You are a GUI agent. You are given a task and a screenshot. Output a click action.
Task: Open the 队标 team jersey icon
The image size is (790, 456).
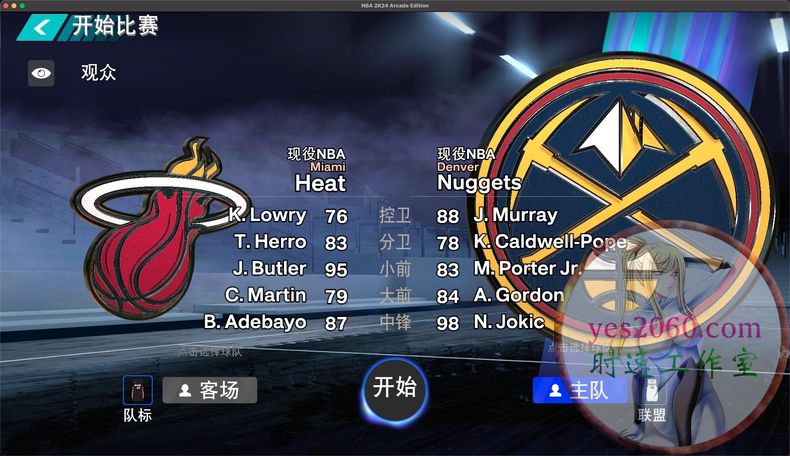137,390
